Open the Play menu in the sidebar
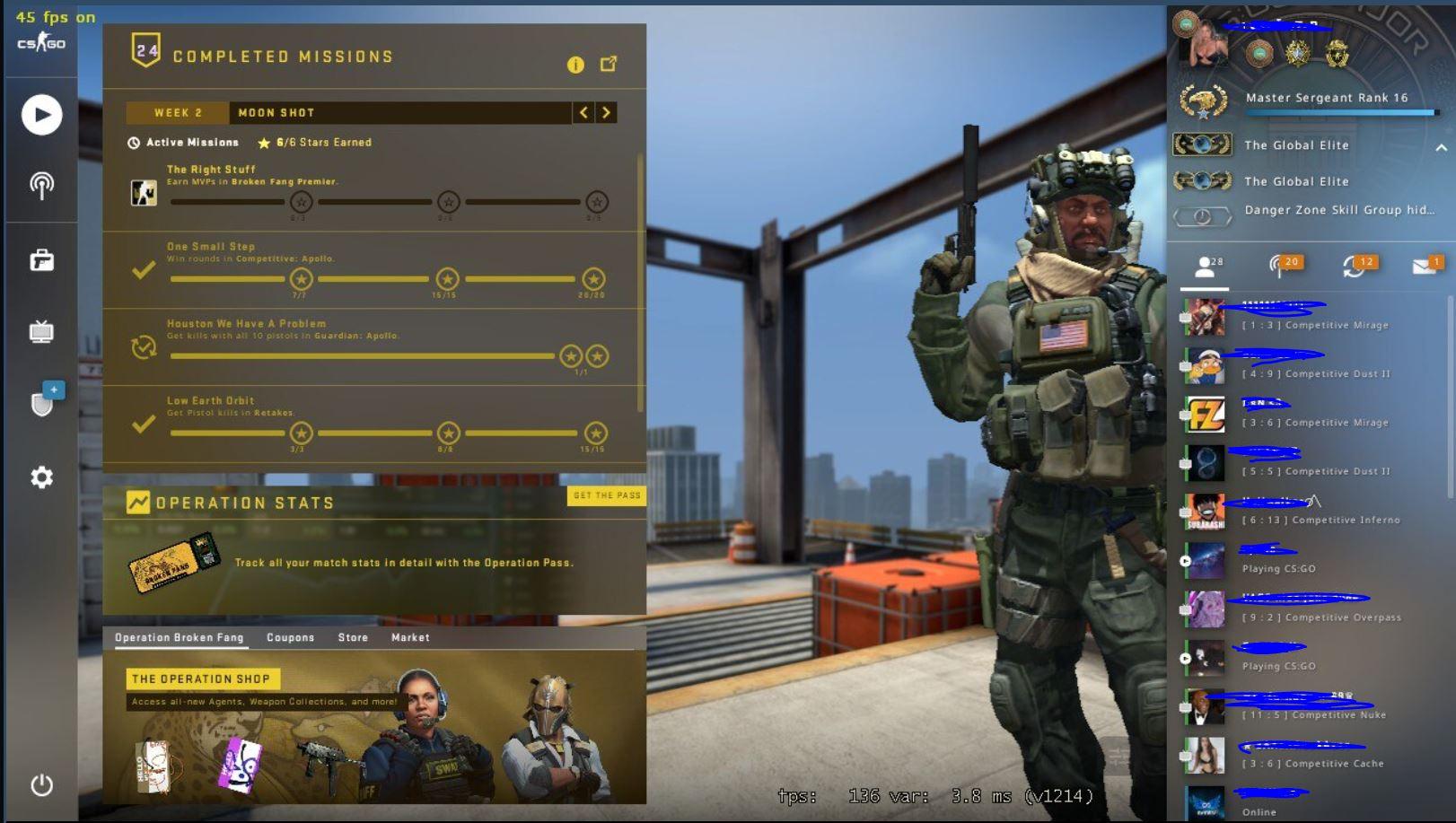1456x823 pixels. pos(40,115)
